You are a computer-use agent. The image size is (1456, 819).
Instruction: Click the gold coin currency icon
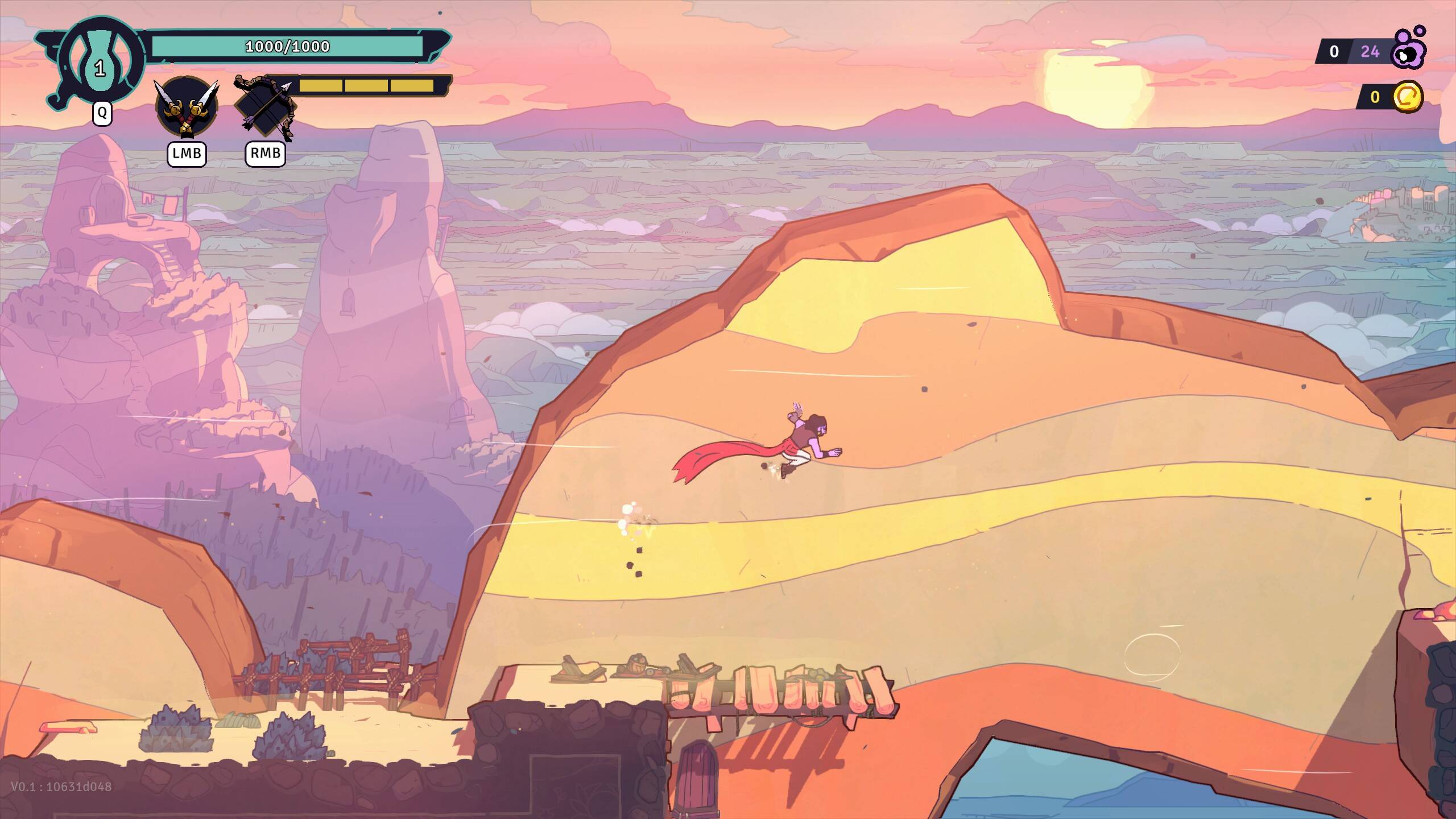[1408, 97]
